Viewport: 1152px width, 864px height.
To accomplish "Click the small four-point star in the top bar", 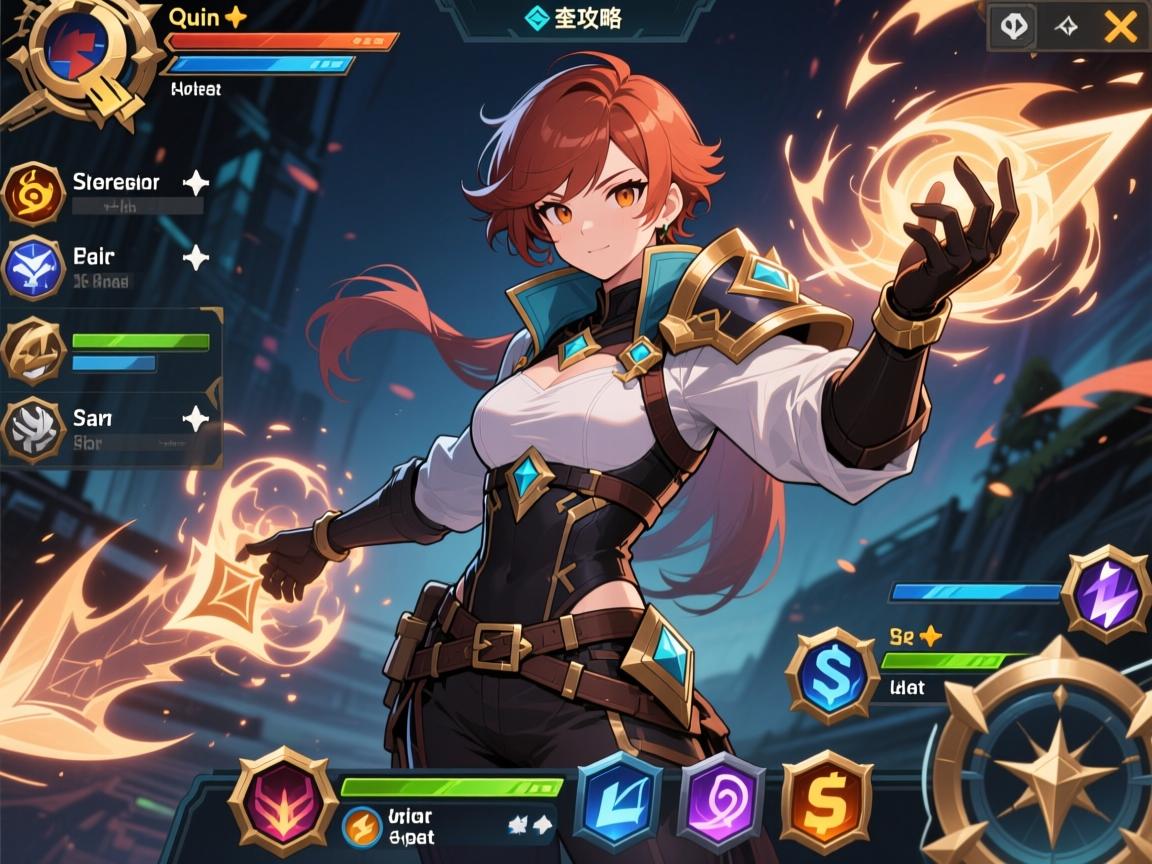I will click(x=1066, y=28).
